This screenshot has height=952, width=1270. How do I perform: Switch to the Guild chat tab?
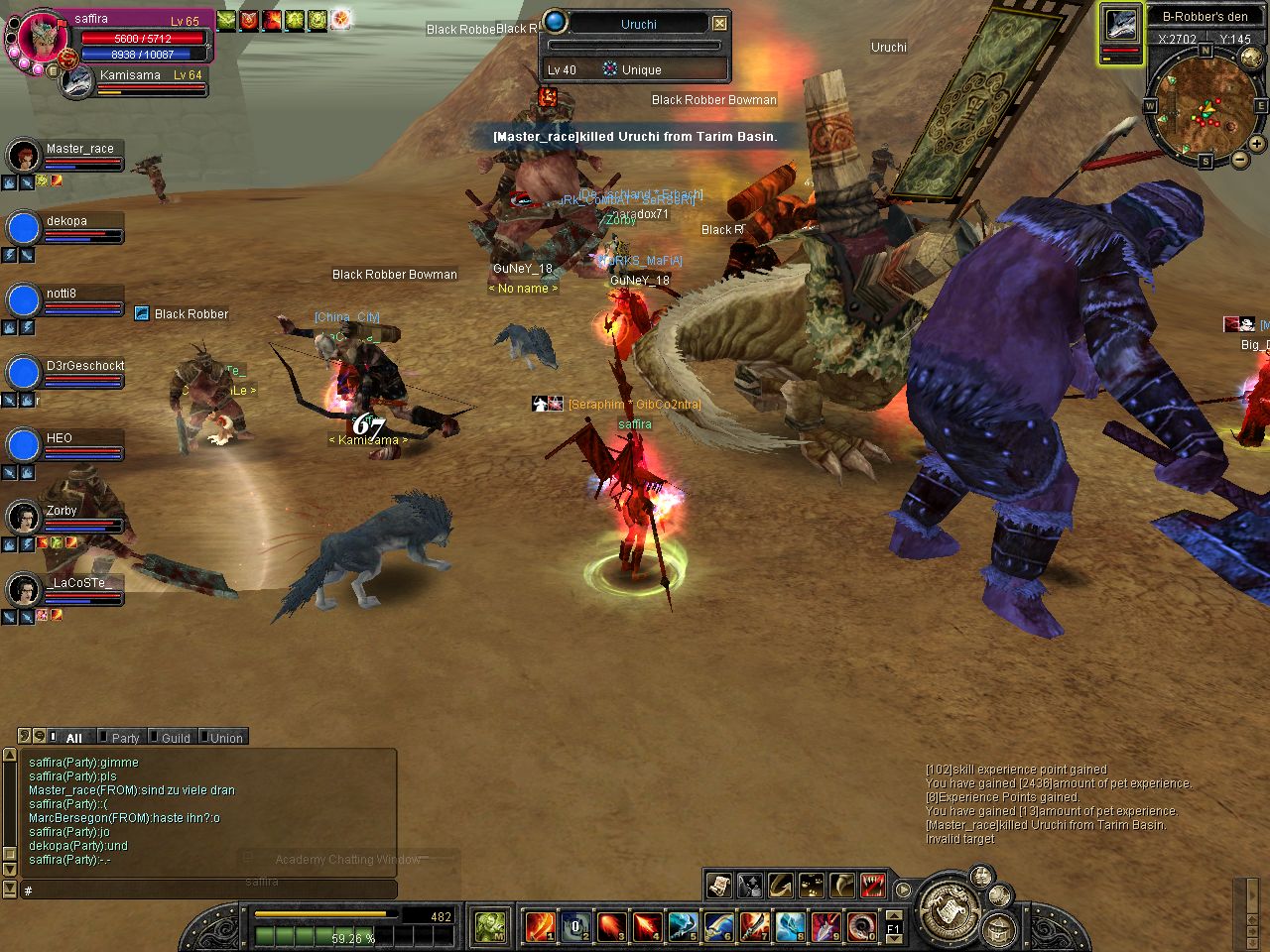click(x=175, y=738)
